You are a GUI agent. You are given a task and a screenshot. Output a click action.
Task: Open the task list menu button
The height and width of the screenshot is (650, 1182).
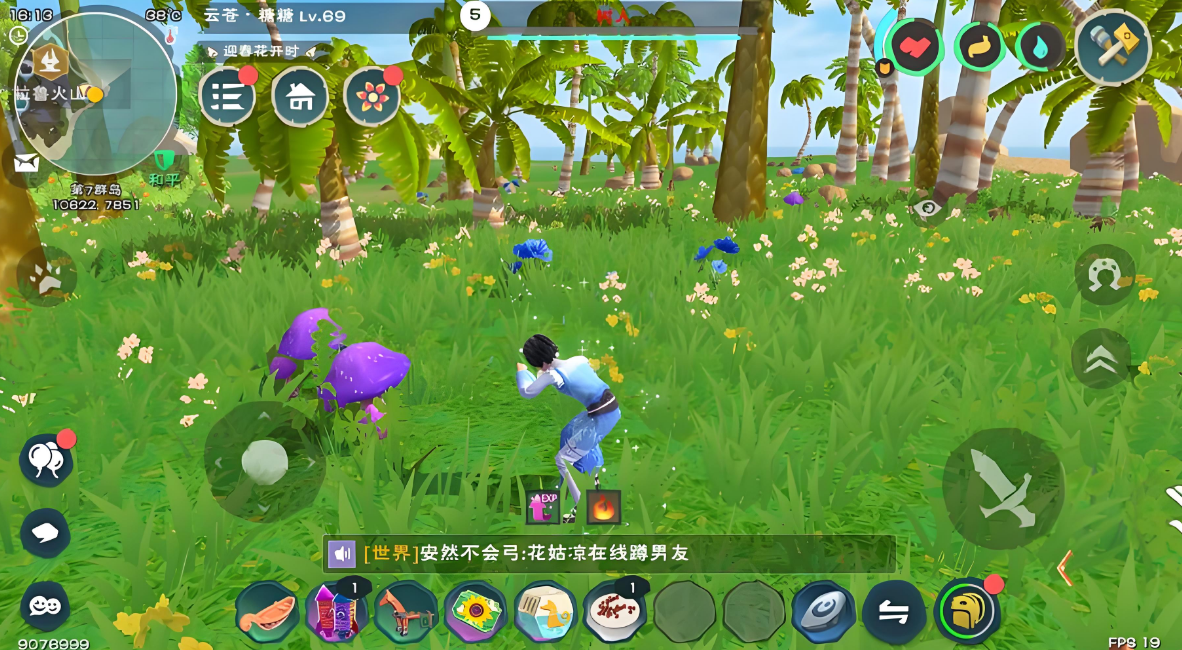point(228,96)
